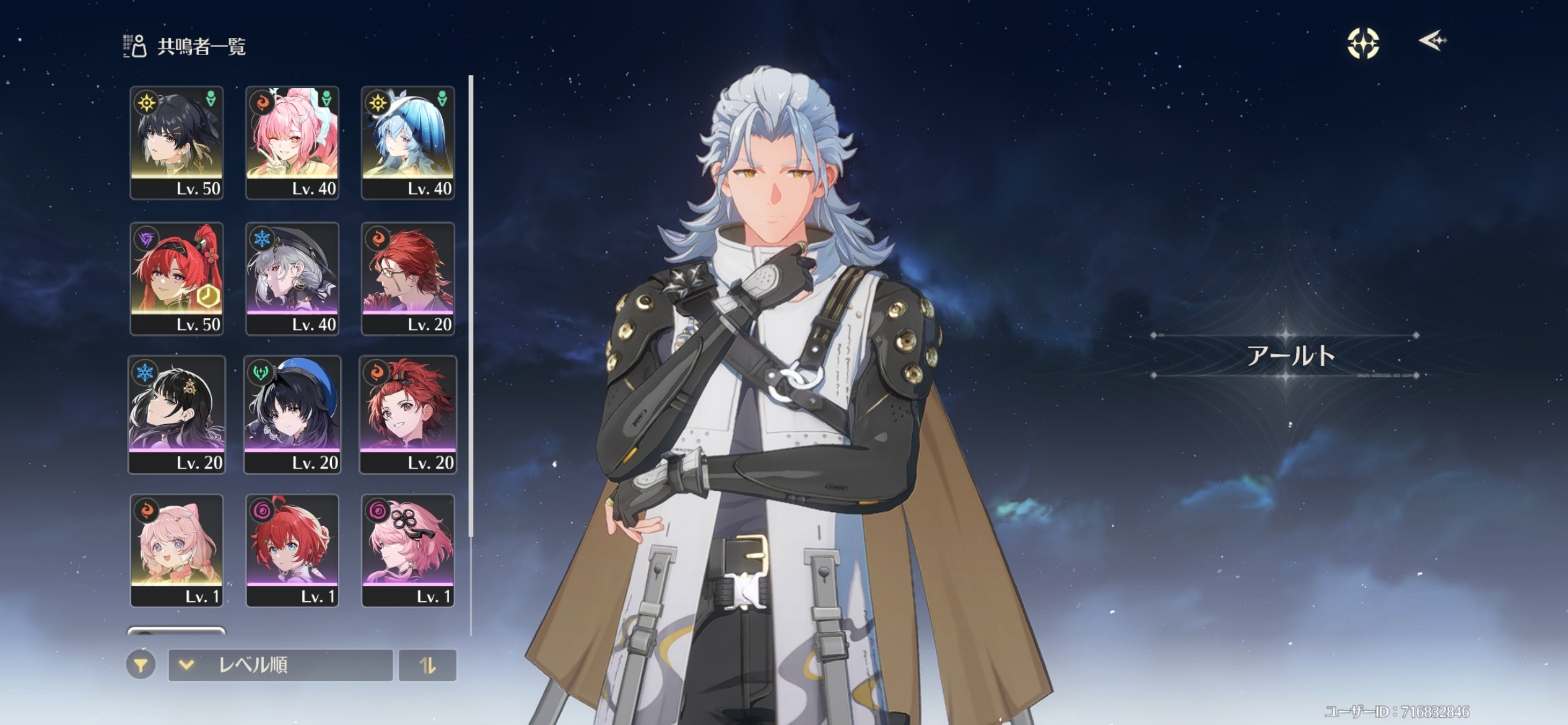Pick the blue-beret Lv. 20 resonator
This screenshot has width=1568, height=725.
(292, 415)
